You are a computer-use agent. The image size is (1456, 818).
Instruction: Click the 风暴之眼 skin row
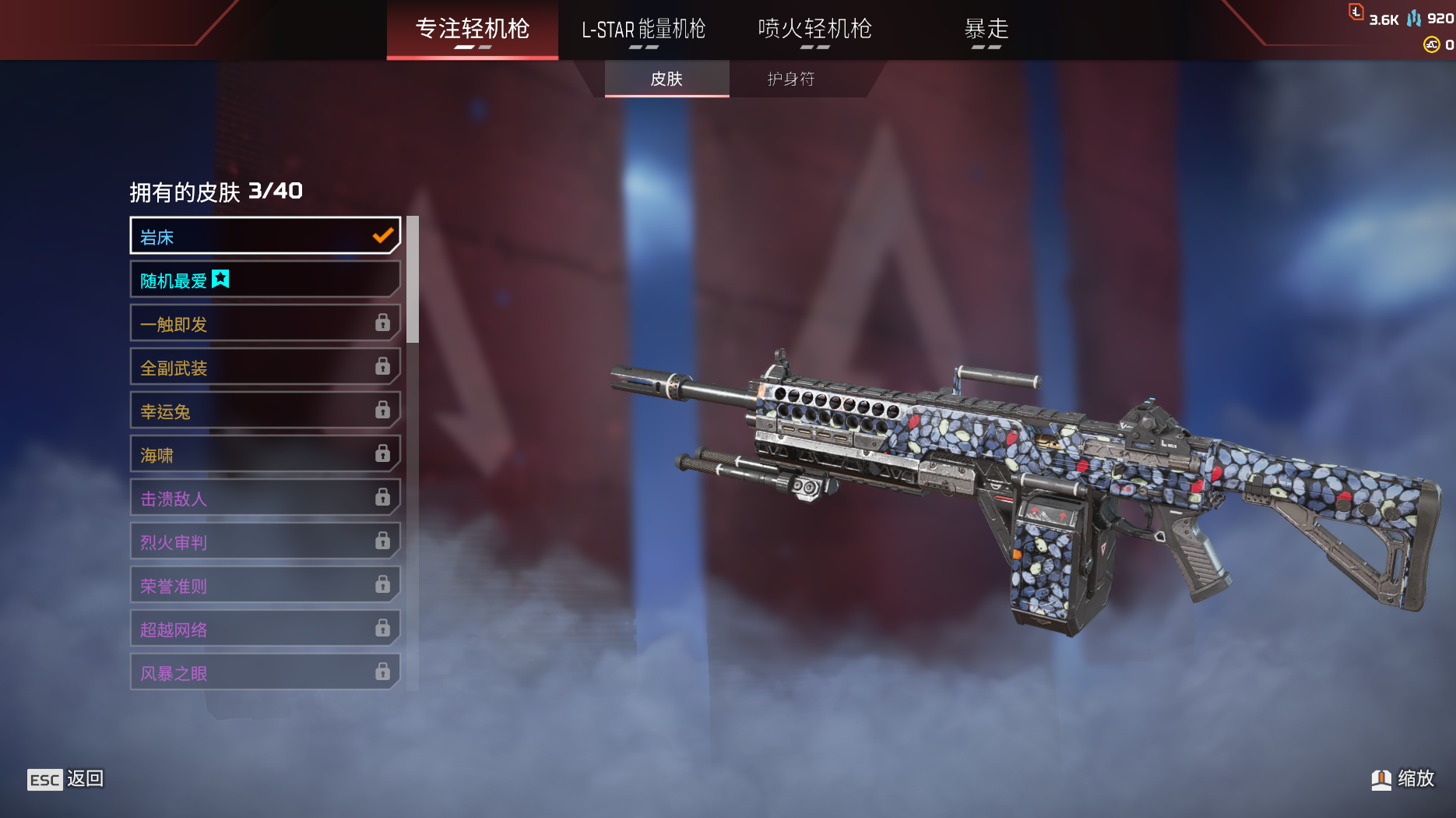[265, 672]
